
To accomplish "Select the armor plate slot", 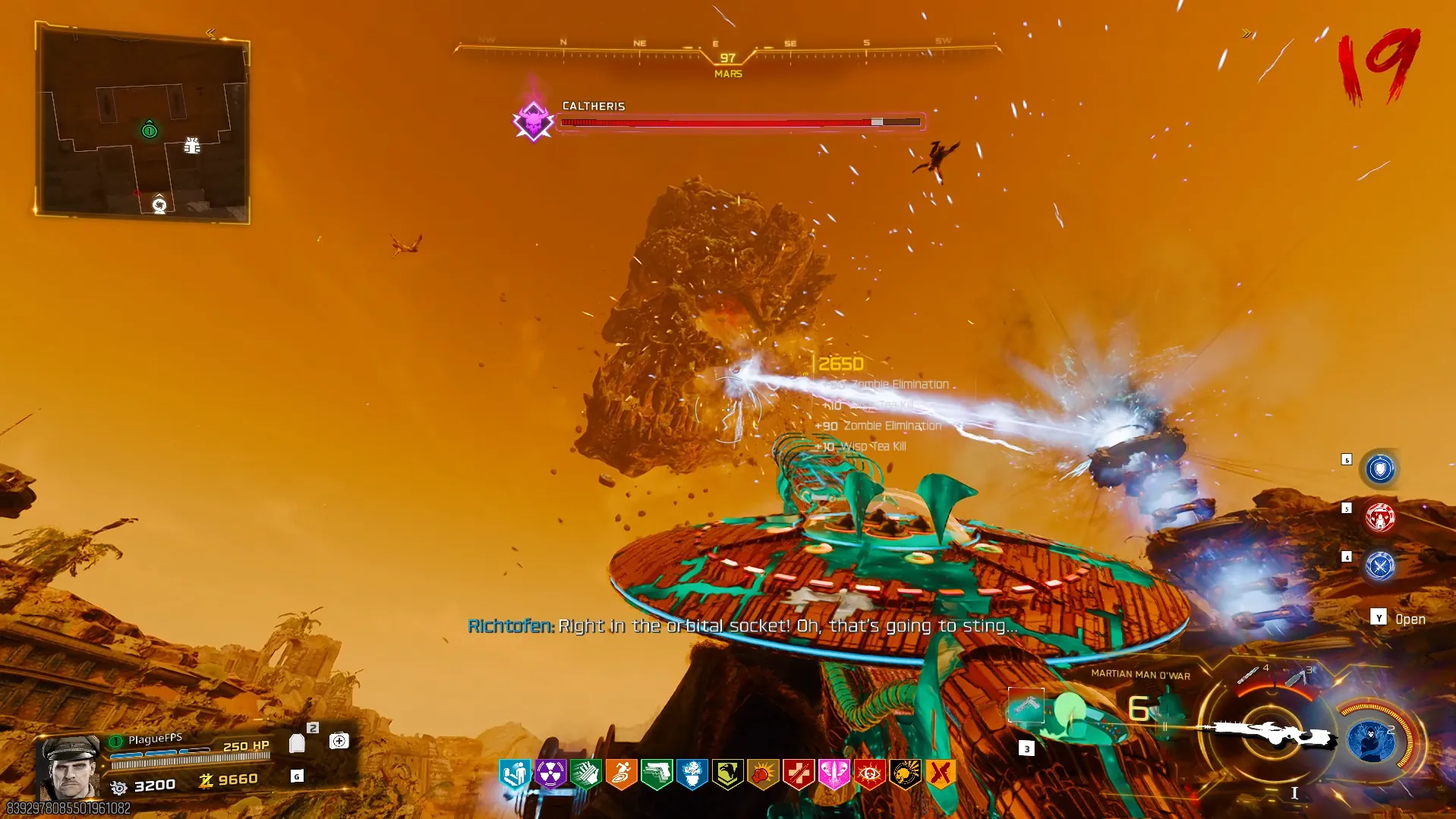I will pyautogui.click(x=298, y=743).
